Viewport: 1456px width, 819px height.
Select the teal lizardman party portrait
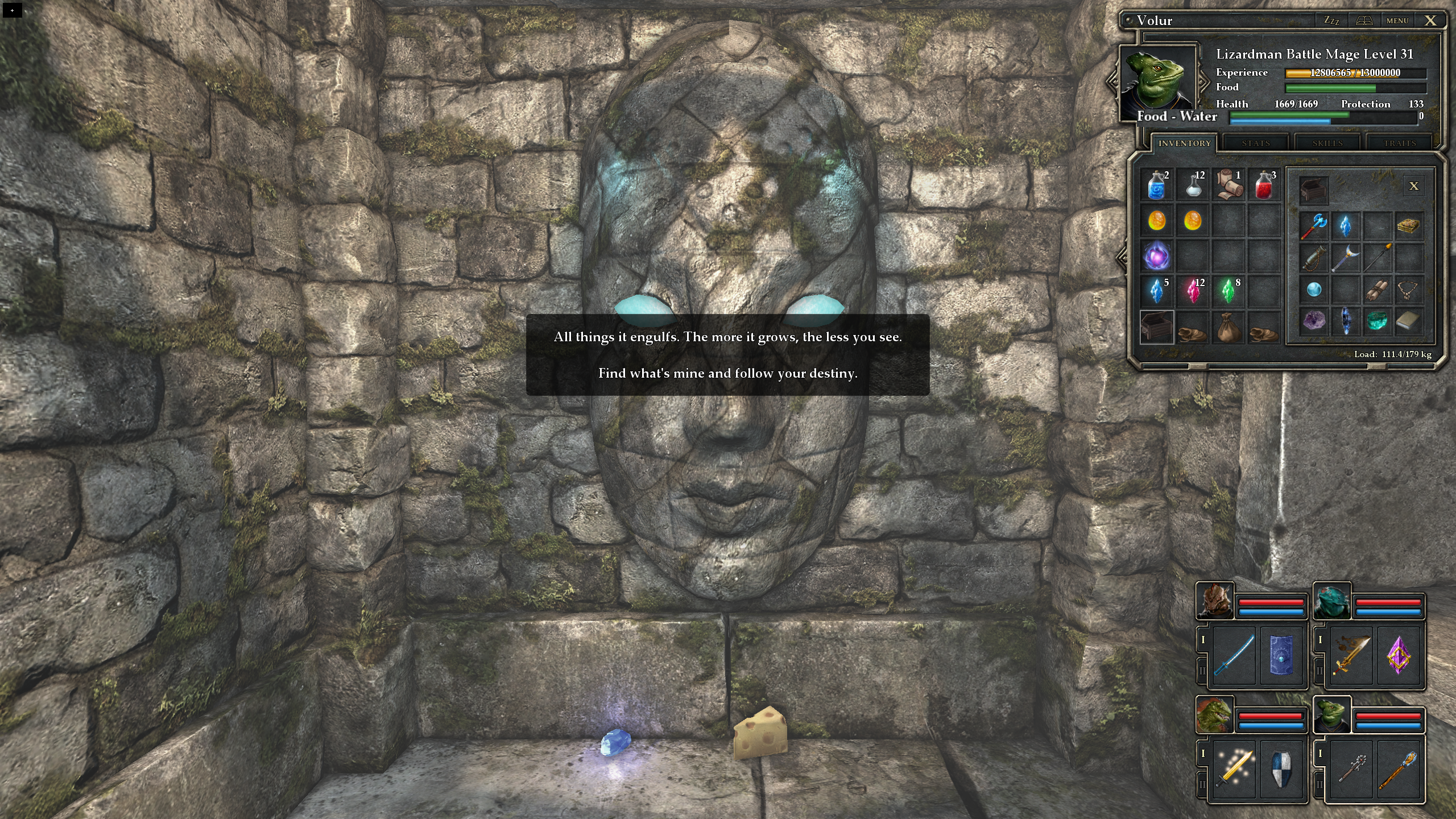pos(1331,601)
